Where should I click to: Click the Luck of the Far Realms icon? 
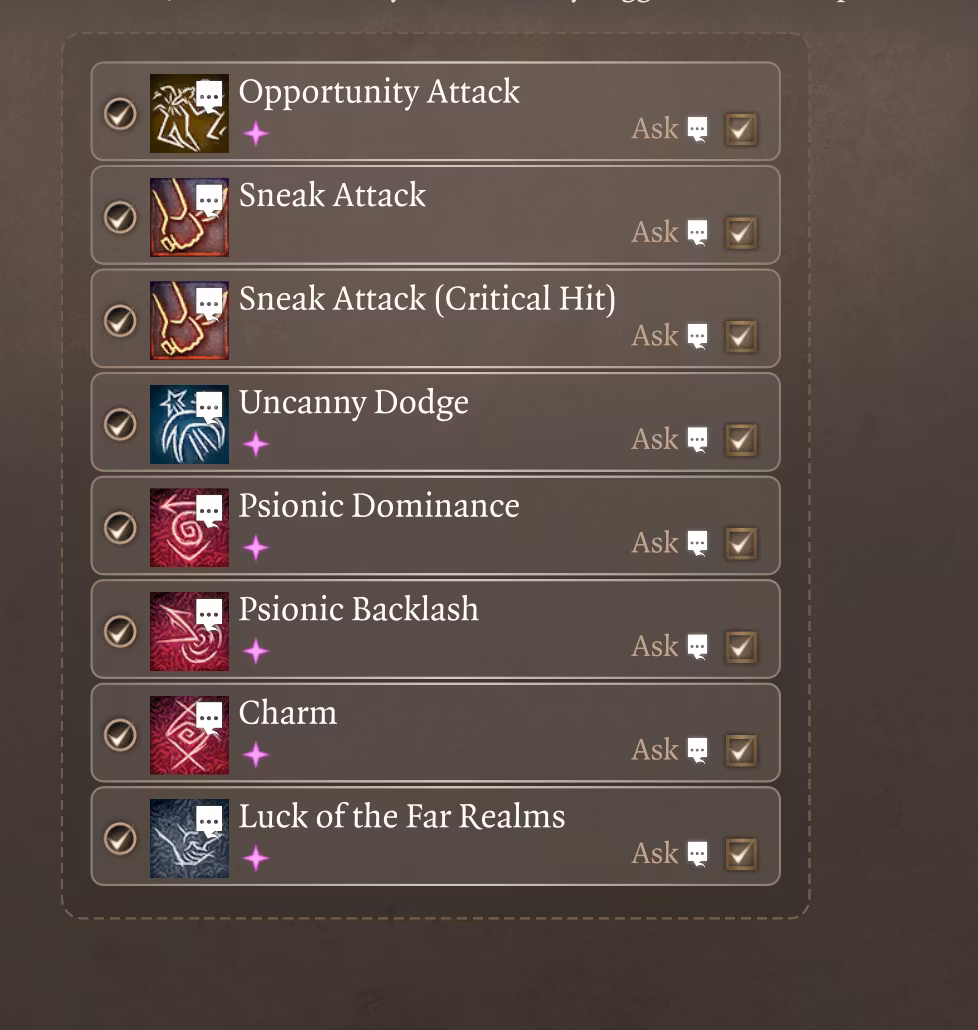click(189, 838)
